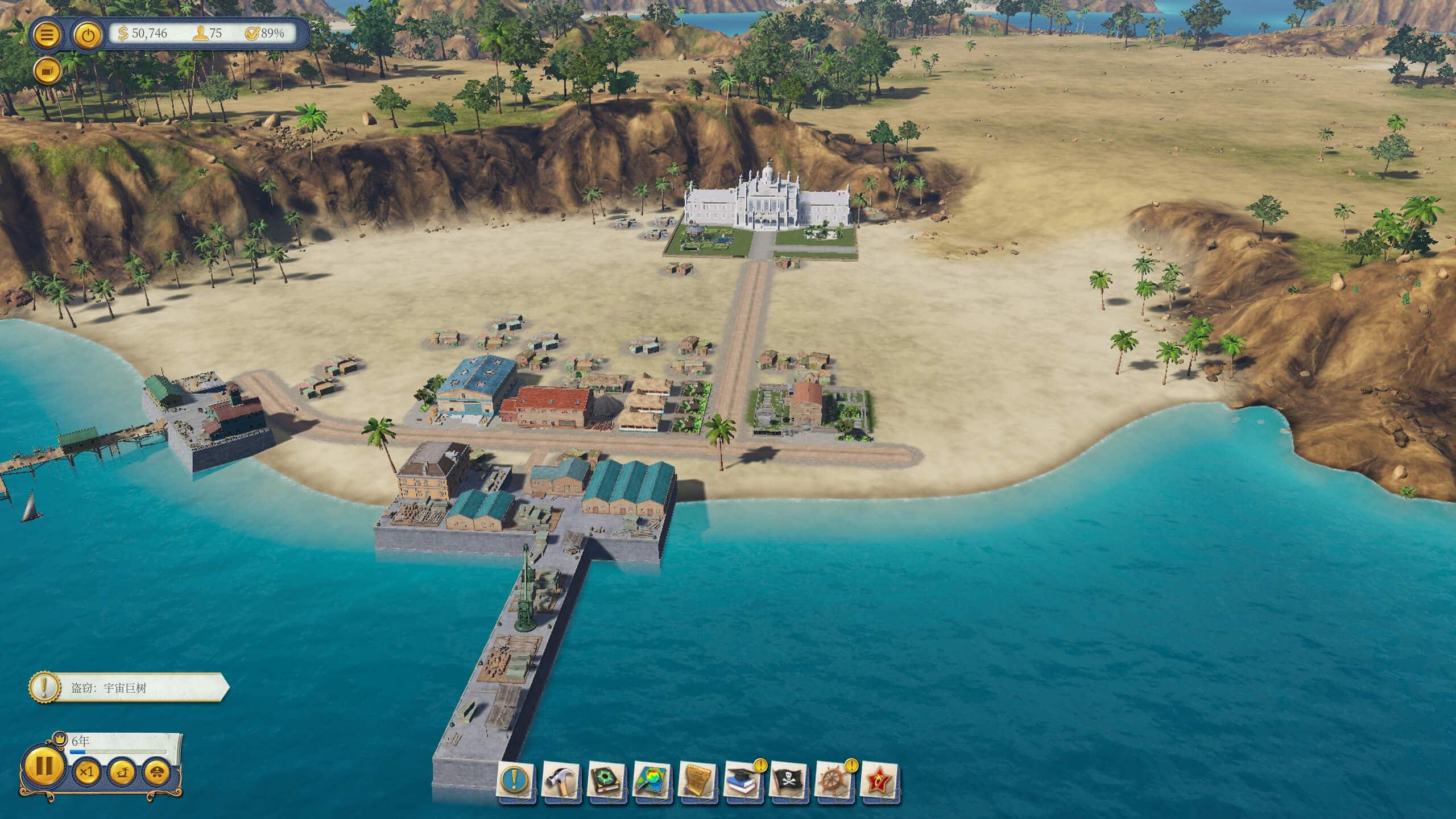Open the edicts scroll menu
Viewport: 1456px width, 819px height.
697,779
